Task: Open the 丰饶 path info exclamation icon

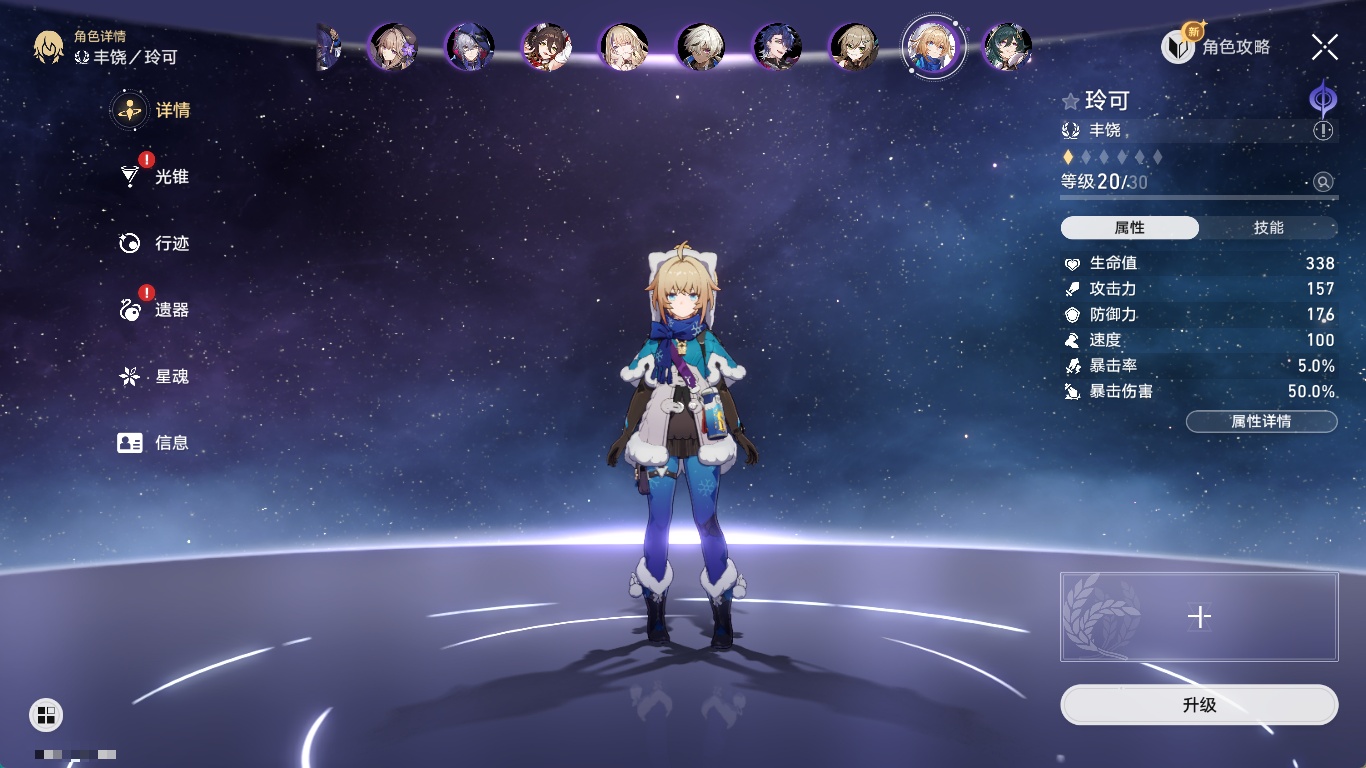Action: pos(1323,131)
